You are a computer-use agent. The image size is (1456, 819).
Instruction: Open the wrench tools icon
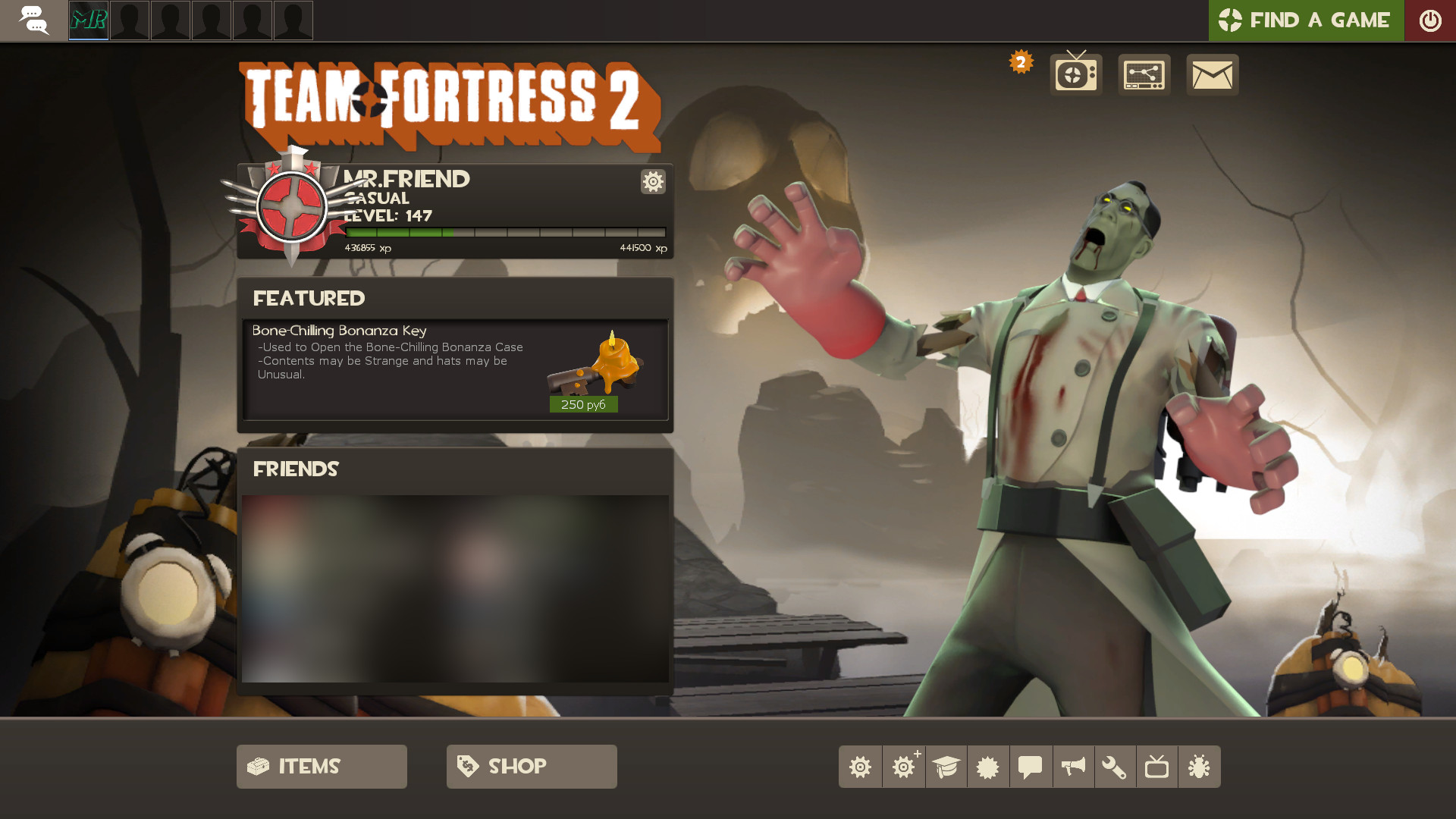point(1116,766)
